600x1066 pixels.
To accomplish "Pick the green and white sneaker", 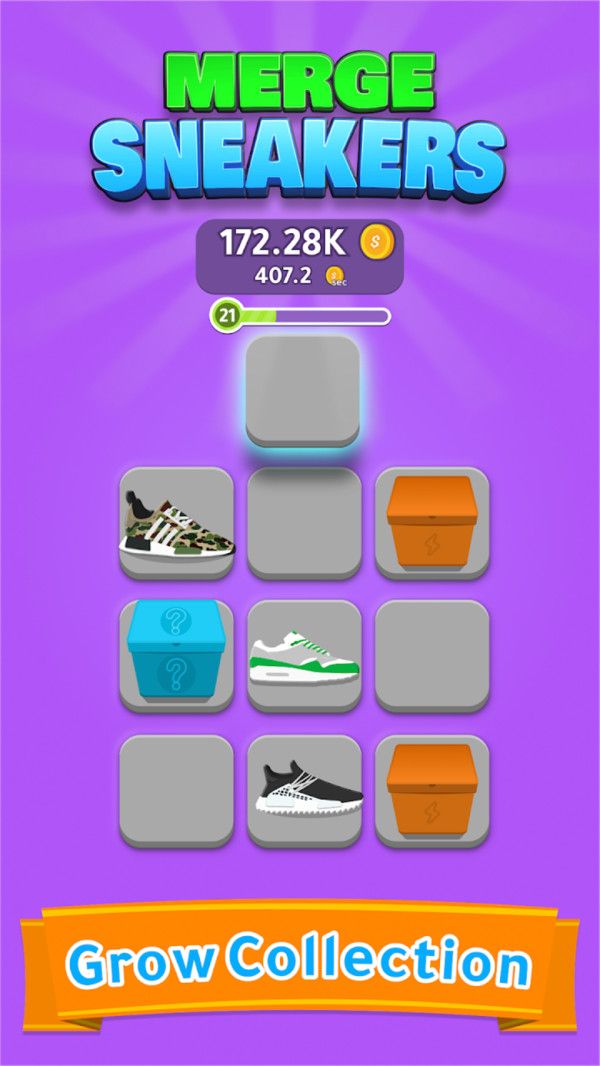I will click(x=303, y=656).
